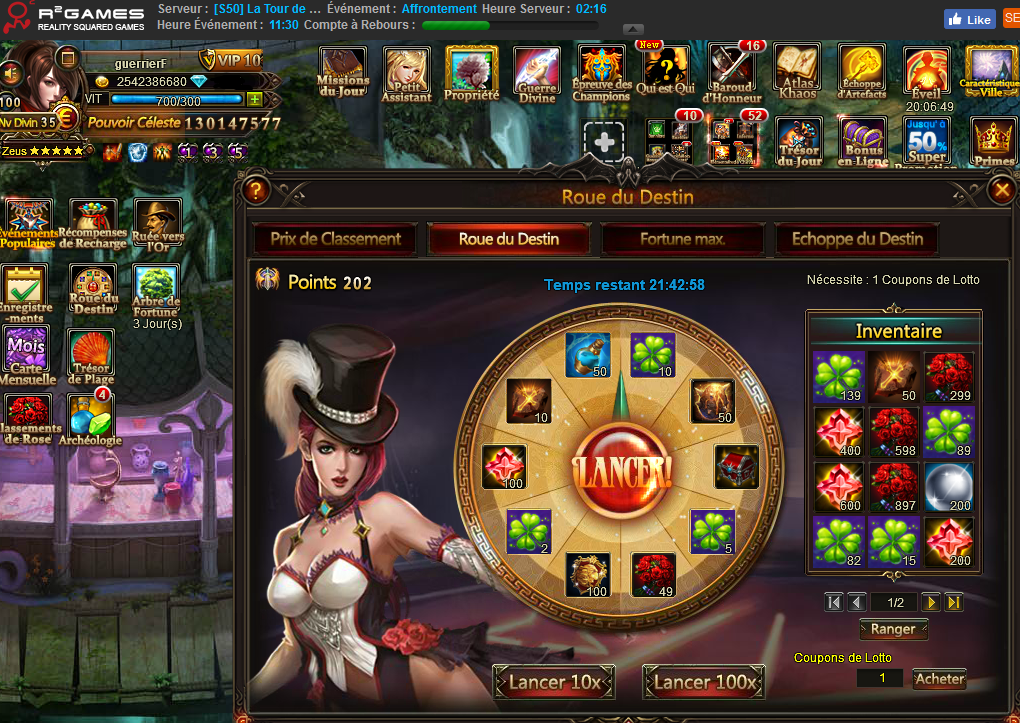Open the Guerre Divine event
The image size is (1020, 723).
(537, 72)
